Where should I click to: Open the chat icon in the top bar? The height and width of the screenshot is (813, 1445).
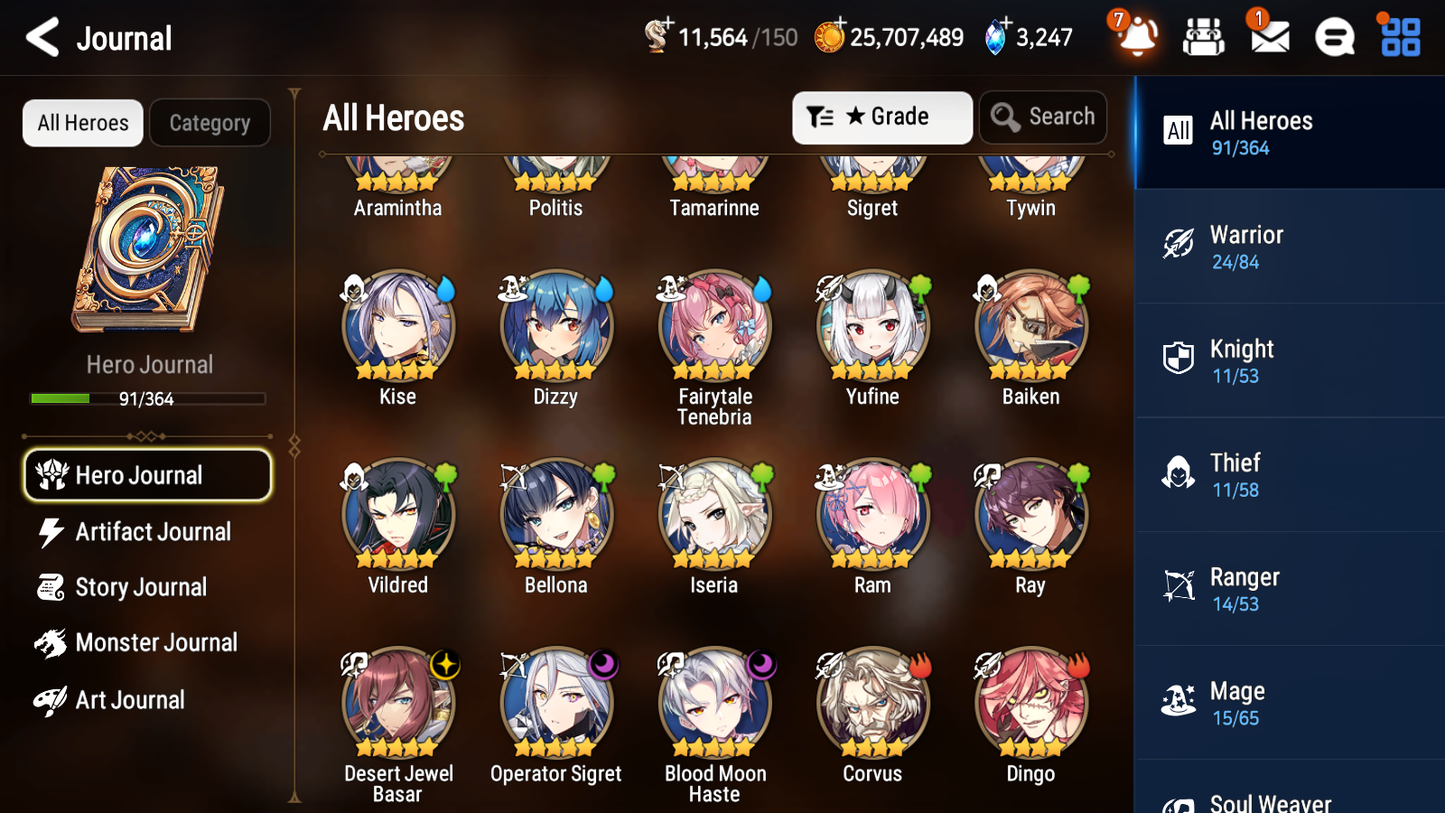click(x=1334, y=37)
